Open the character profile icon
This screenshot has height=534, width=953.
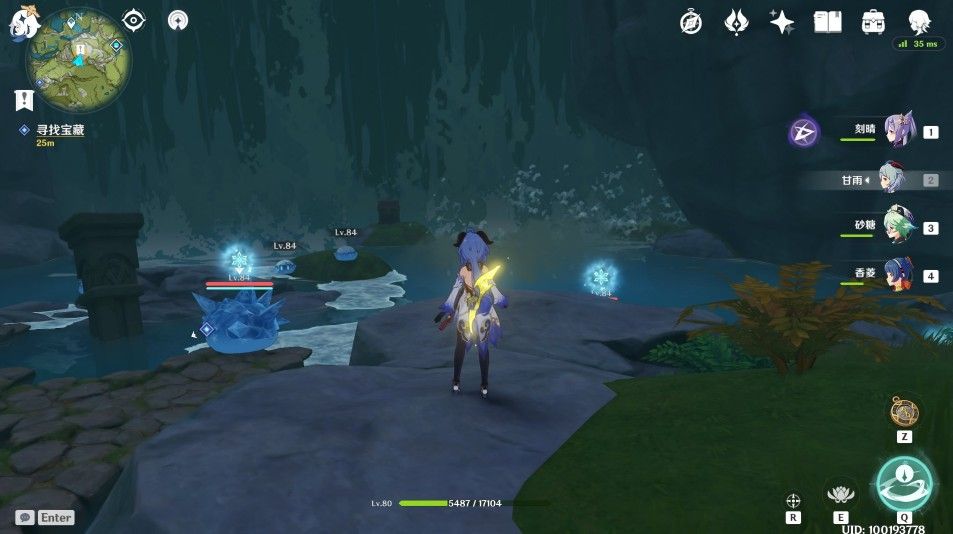(x=919, y=22)
